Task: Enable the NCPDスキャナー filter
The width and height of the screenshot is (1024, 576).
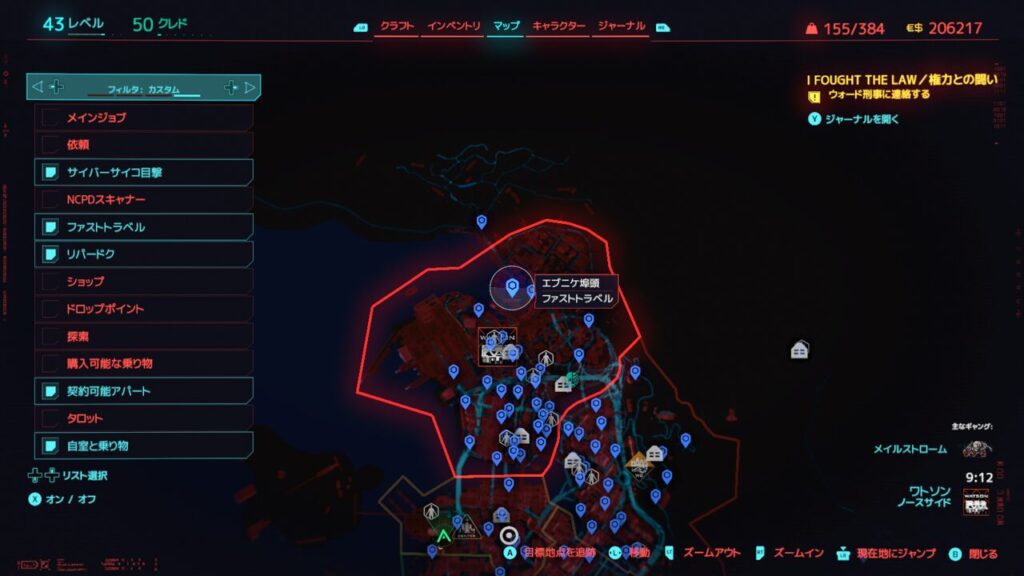Action: pos(144,199)
